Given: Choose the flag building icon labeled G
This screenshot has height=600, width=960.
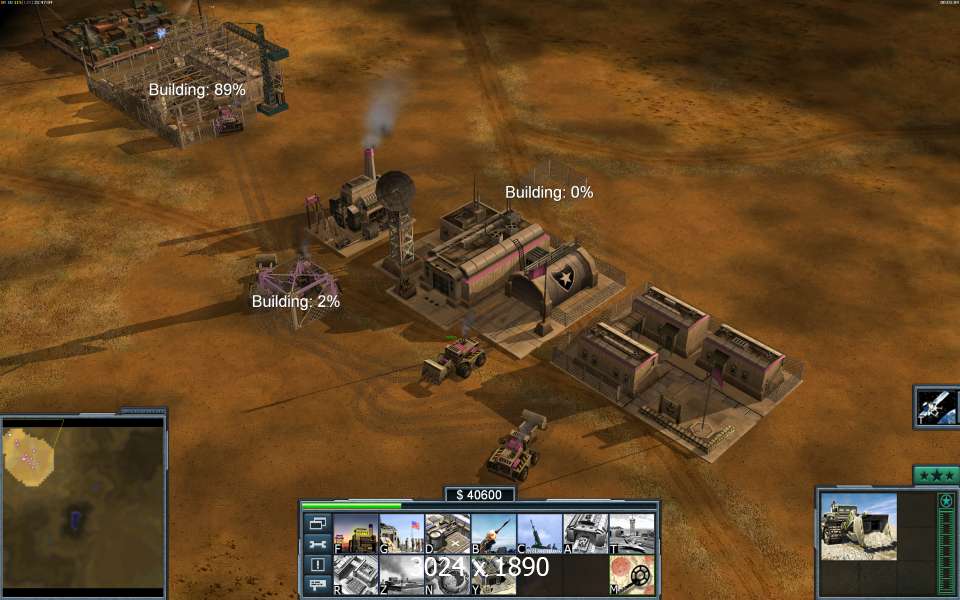Looking at the screenshot, I should 401,533.
